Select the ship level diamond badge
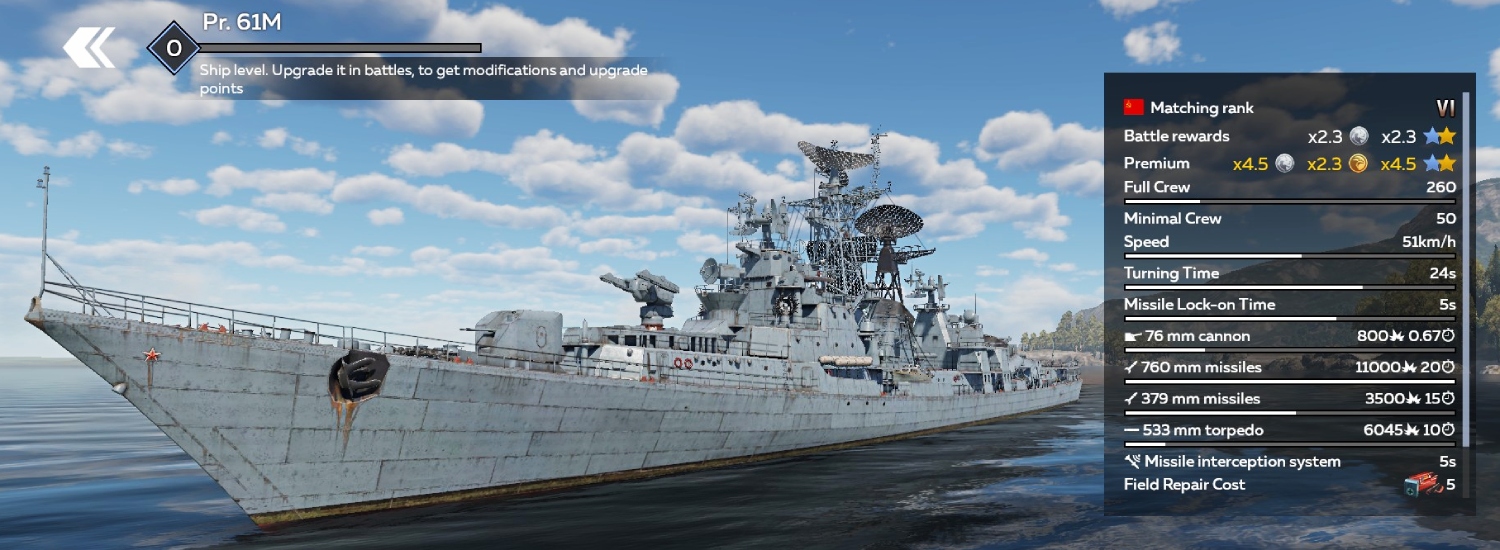Viewport: 1500px width, 550px height. (174, 48)
